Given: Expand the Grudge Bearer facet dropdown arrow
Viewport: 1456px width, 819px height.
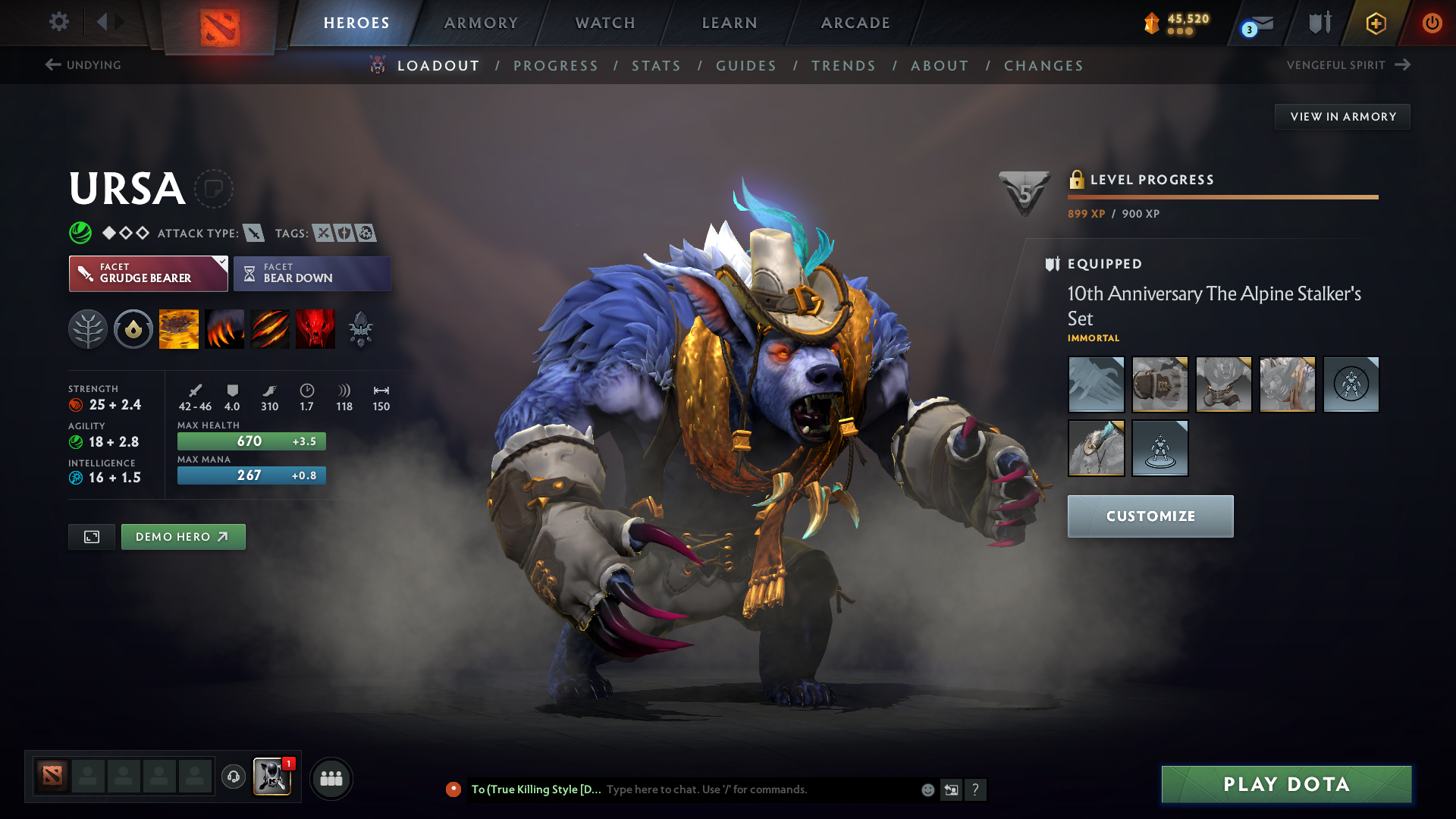Looking at the screenshot, I should click(x=221, y=263).
